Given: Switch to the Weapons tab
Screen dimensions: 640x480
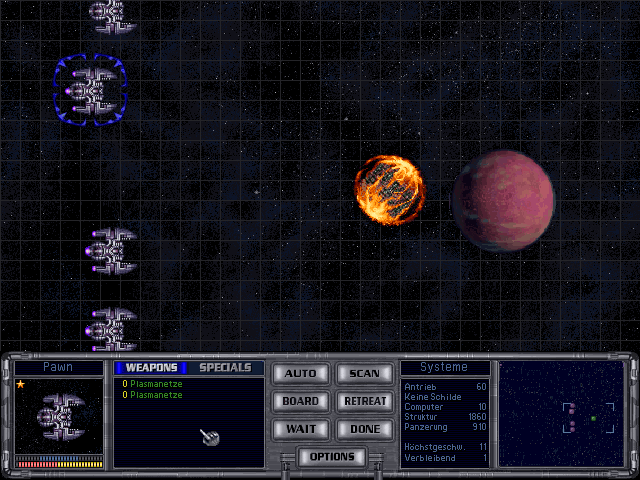Looking at the screenshot, I should point(151,368).
